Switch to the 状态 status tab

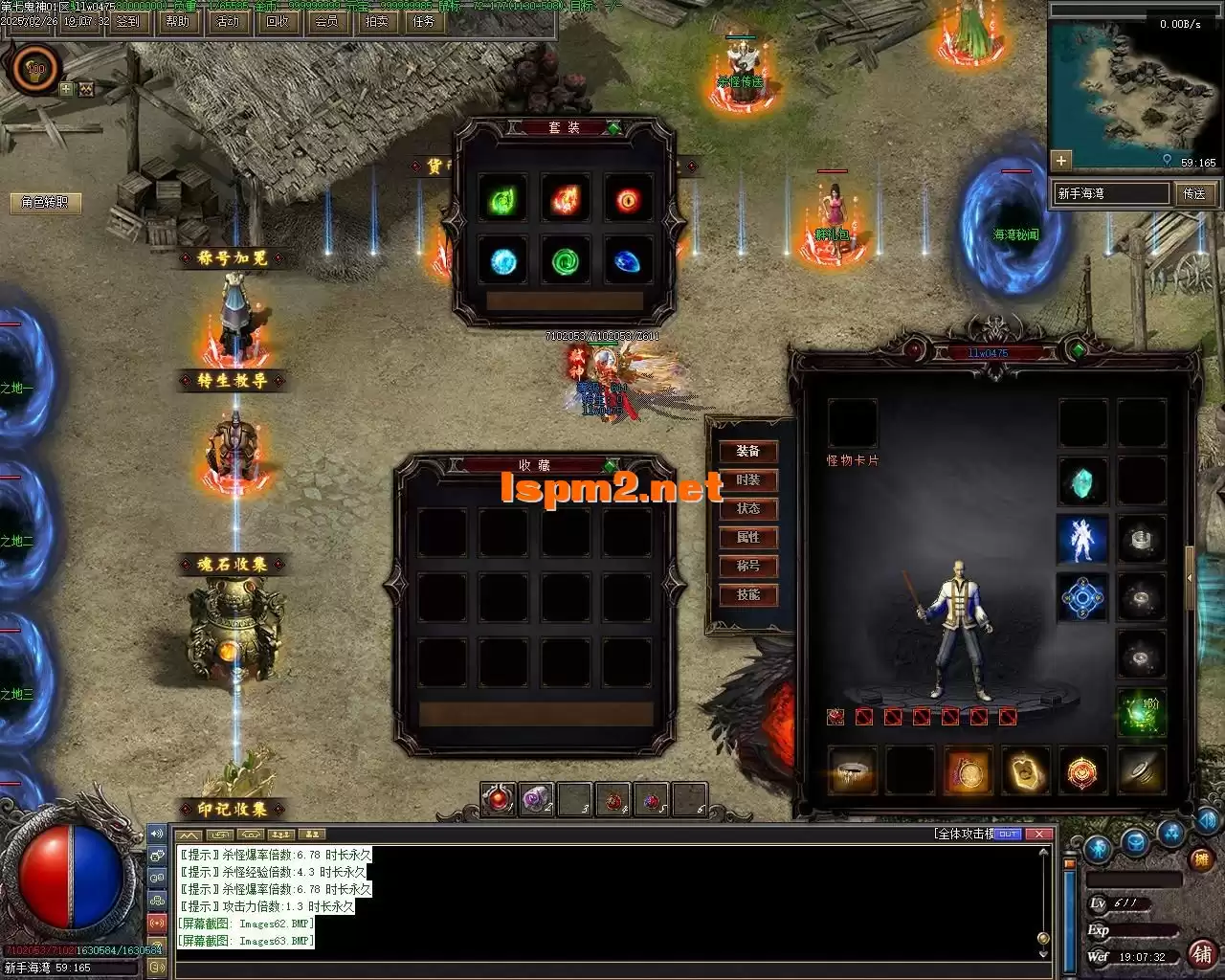pyautogui.click(x=748, y=509)
